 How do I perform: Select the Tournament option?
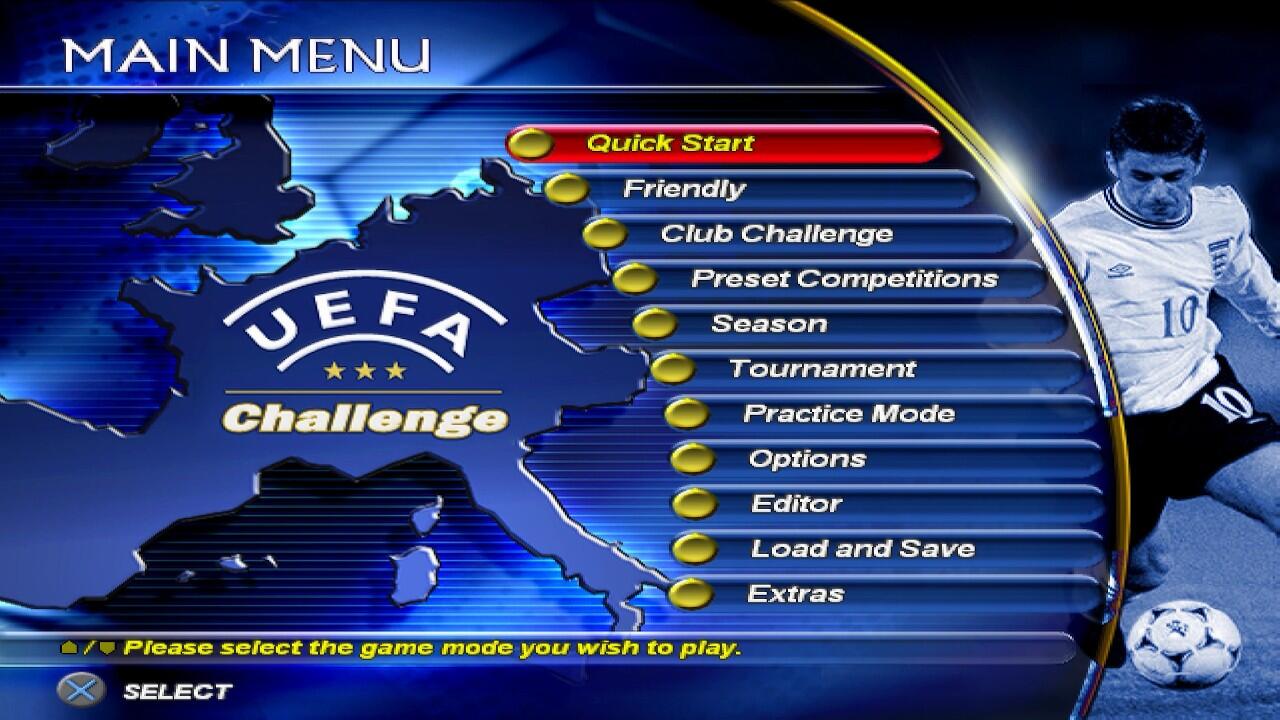[822, 369]
